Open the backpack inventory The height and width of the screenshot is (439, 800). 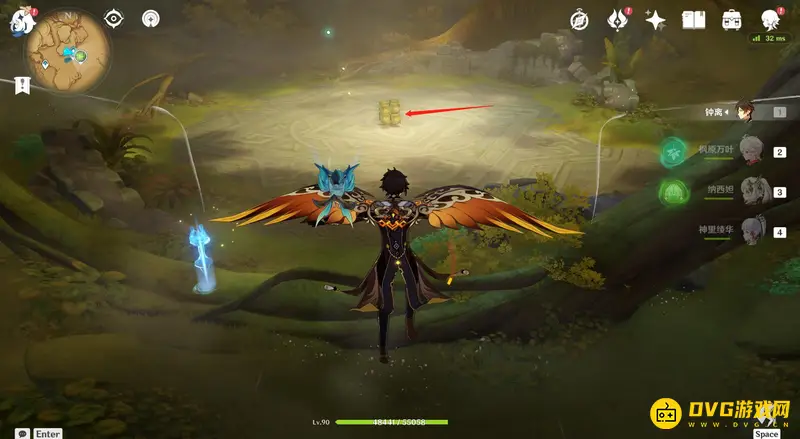732,19
